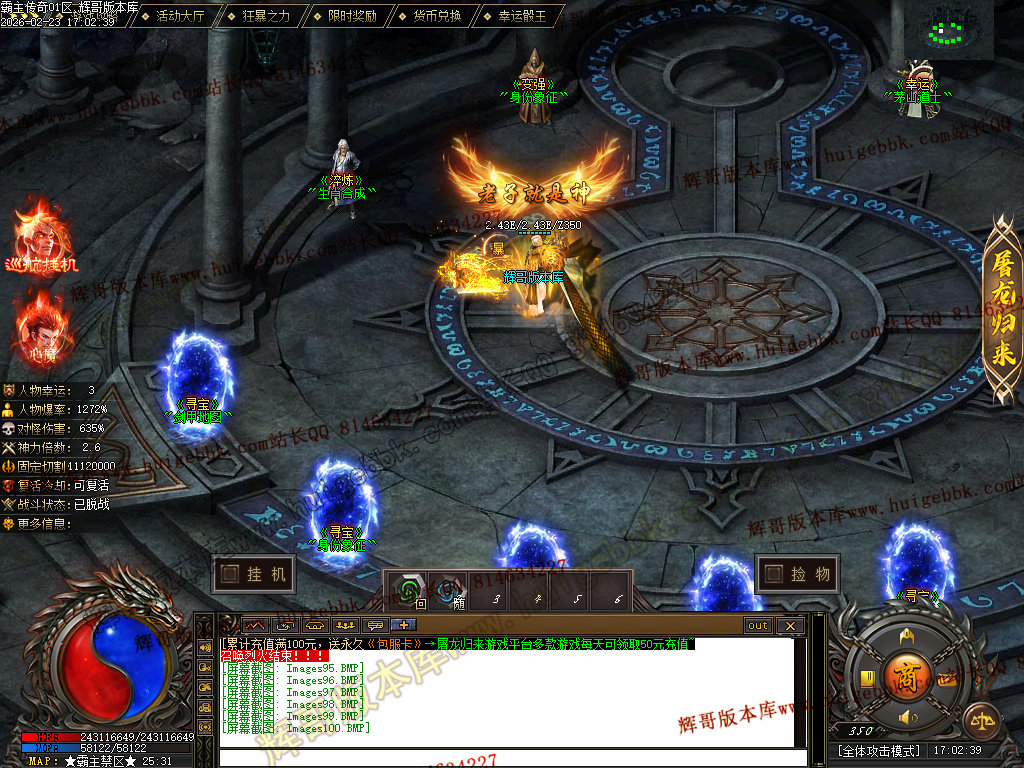Activate the 巡航挂机 flaming portrait icon
1024x768 pixels.
(x=39, y=237)
